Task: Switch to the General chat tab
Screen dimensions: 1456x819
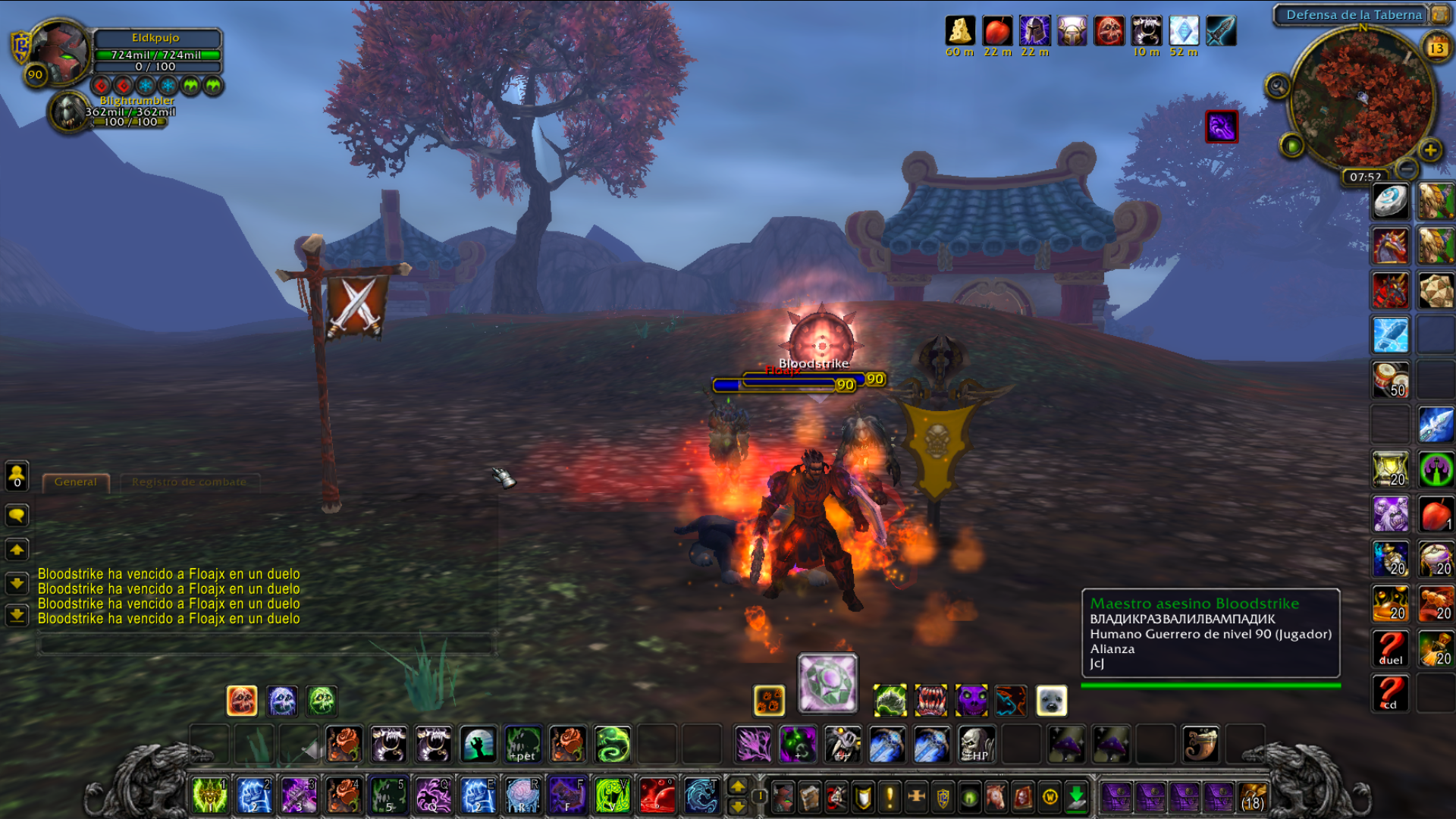Action: pyautogui.click(x=76, y=482)
